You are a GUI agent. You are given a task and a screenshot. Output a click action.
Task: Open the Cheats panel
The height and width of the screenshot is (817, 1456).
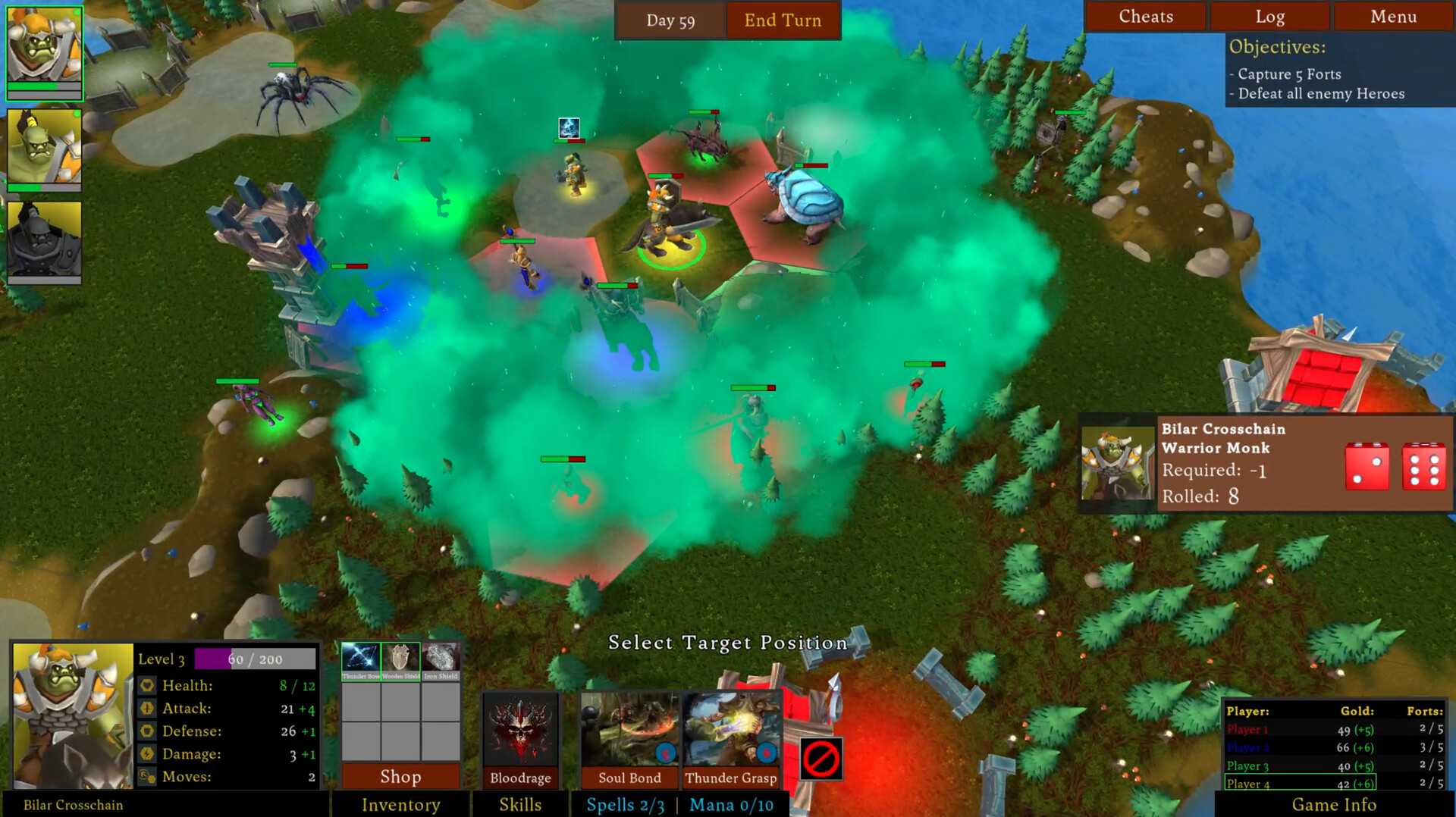coord(1145,16)
